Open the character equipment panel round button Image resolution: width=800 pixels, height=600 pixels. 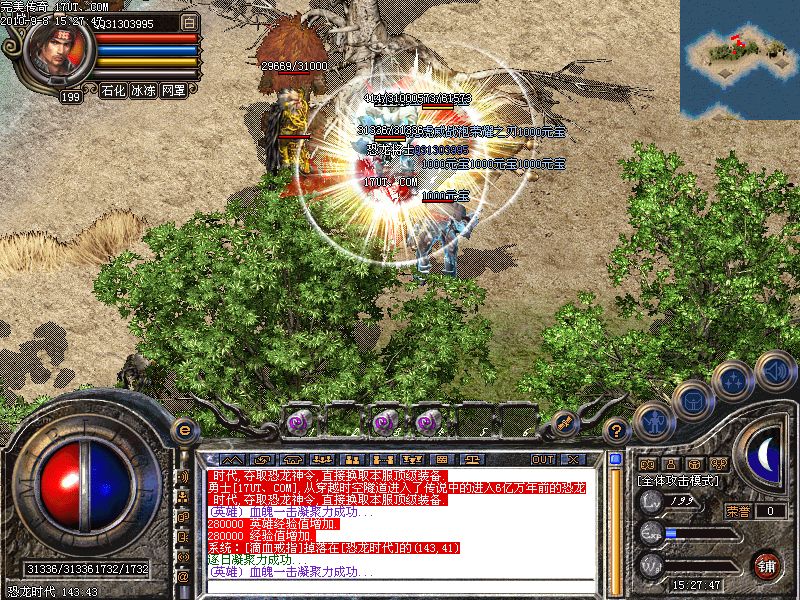click(653, 420)
